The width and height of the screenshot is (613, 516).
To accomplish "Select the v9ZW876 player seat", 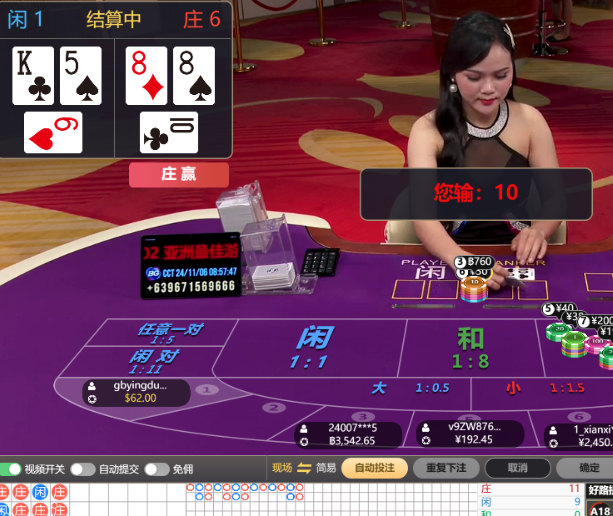I will [469, 432].
